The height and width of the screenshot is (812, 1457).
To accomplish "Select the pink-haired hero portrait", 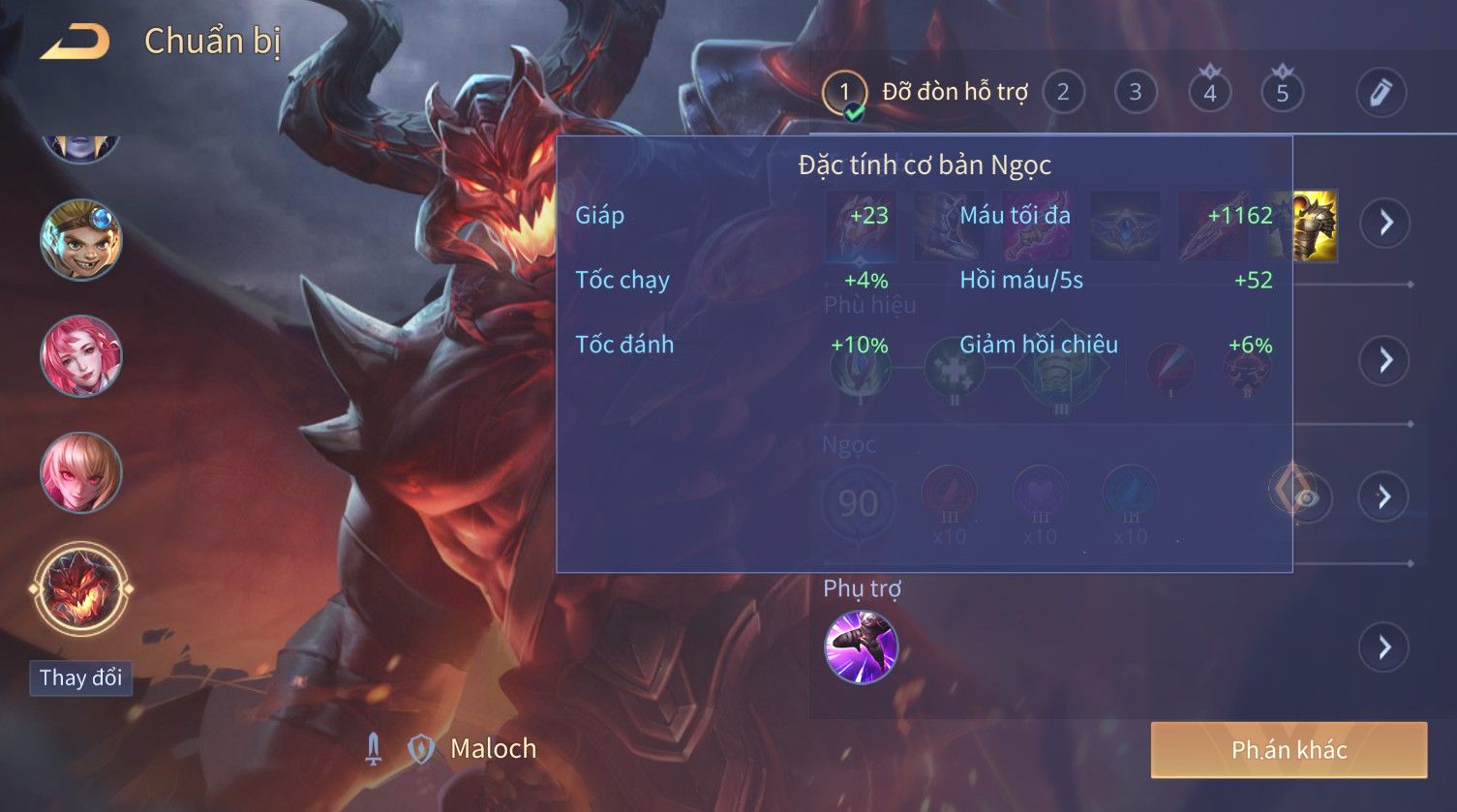I will [x=80, y=355].
